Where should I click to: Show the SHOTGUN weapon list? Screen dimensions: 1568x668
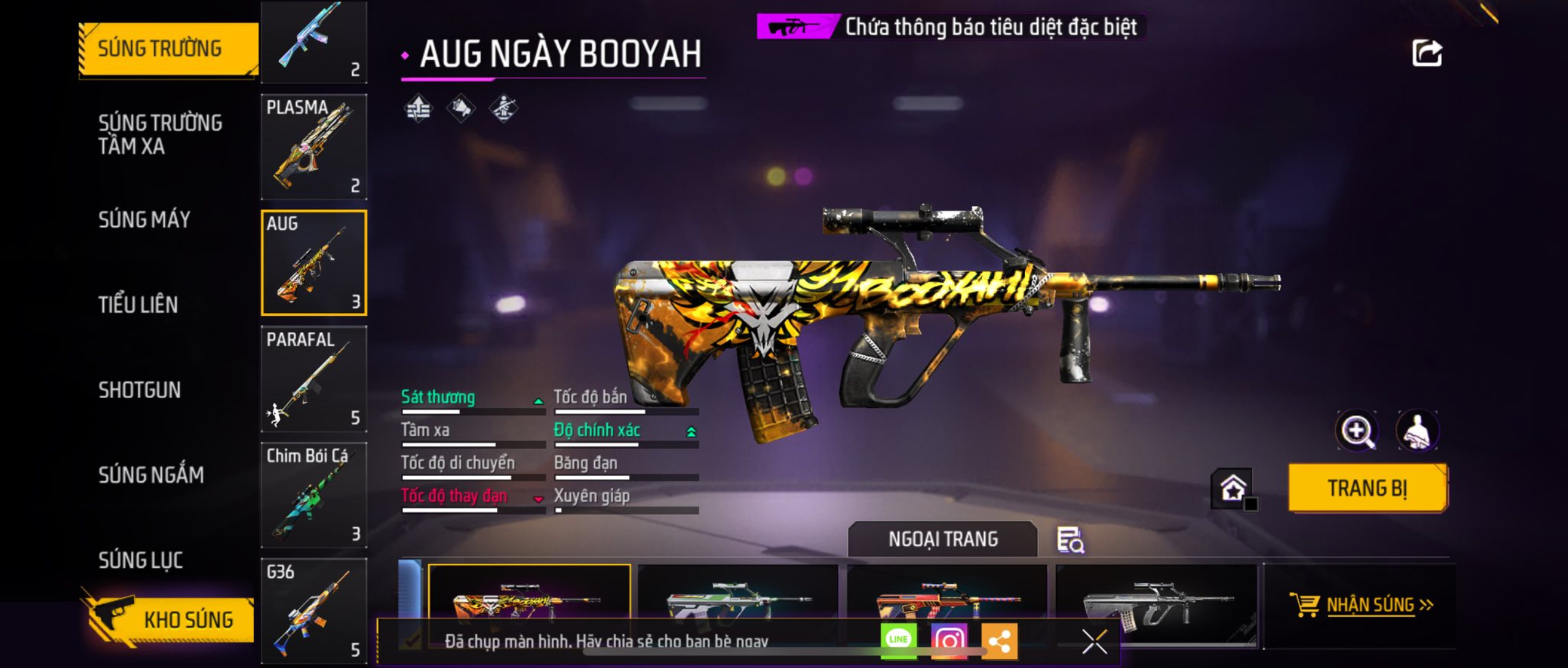click(x=139, y=390)
